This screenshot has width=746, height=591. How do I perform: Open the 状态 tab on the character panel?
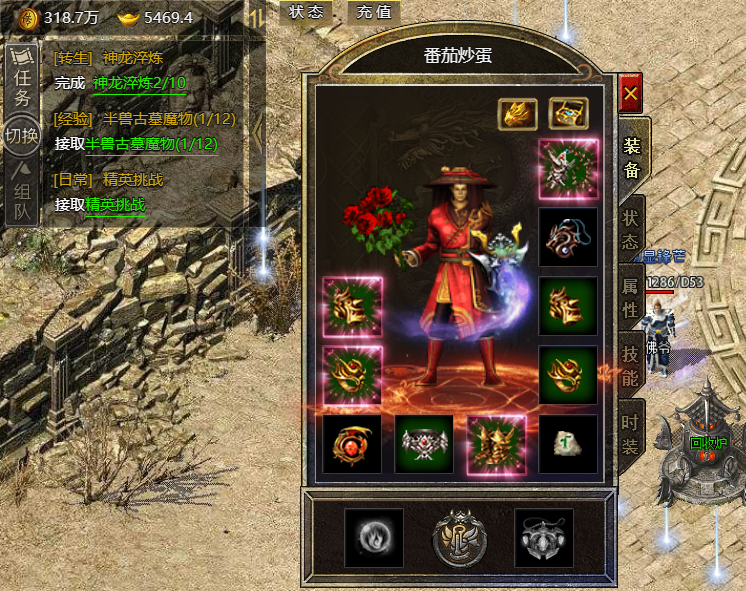coord(630,229)
